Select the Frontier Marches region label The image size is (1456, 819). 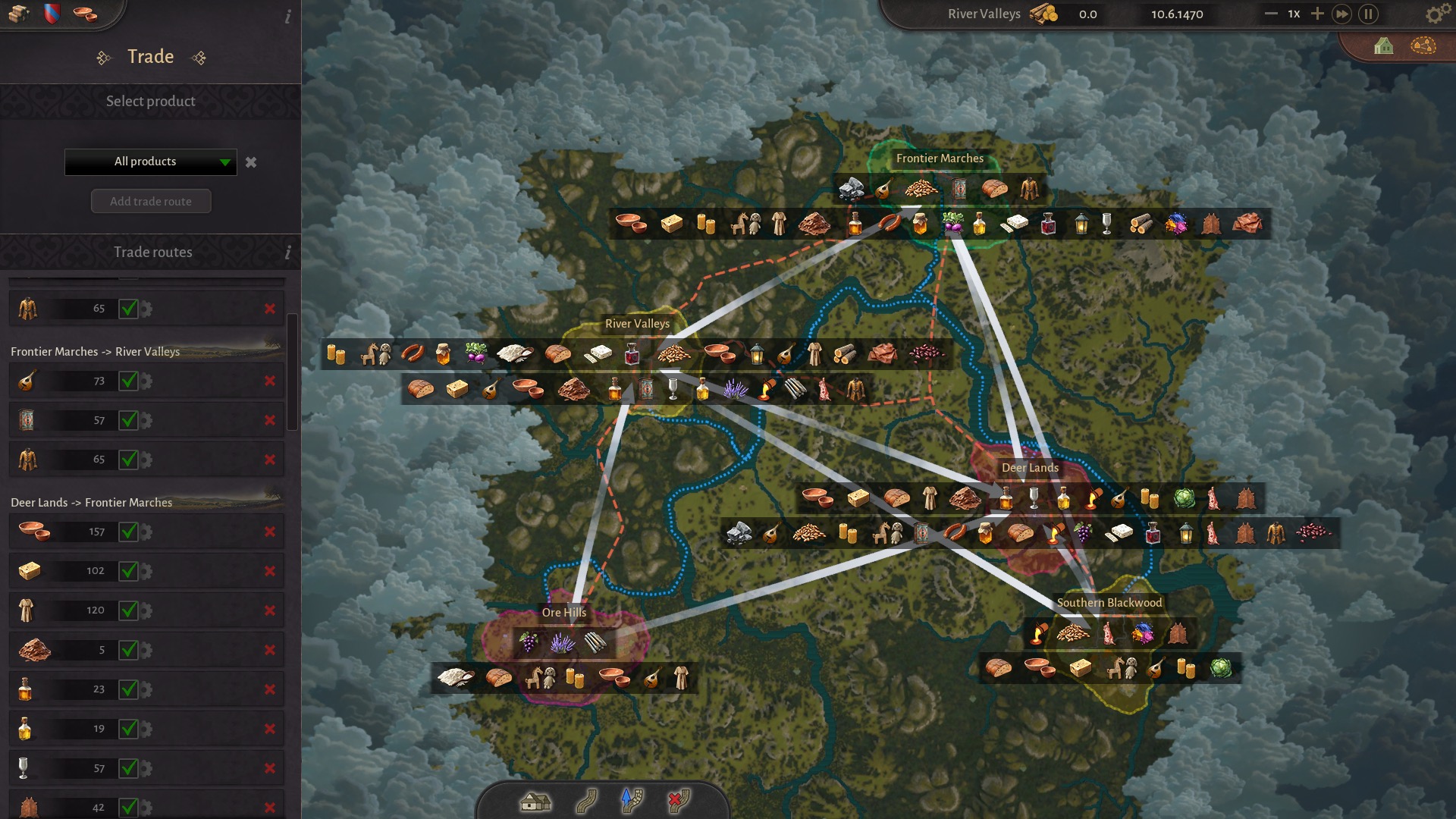pos(940,158)
